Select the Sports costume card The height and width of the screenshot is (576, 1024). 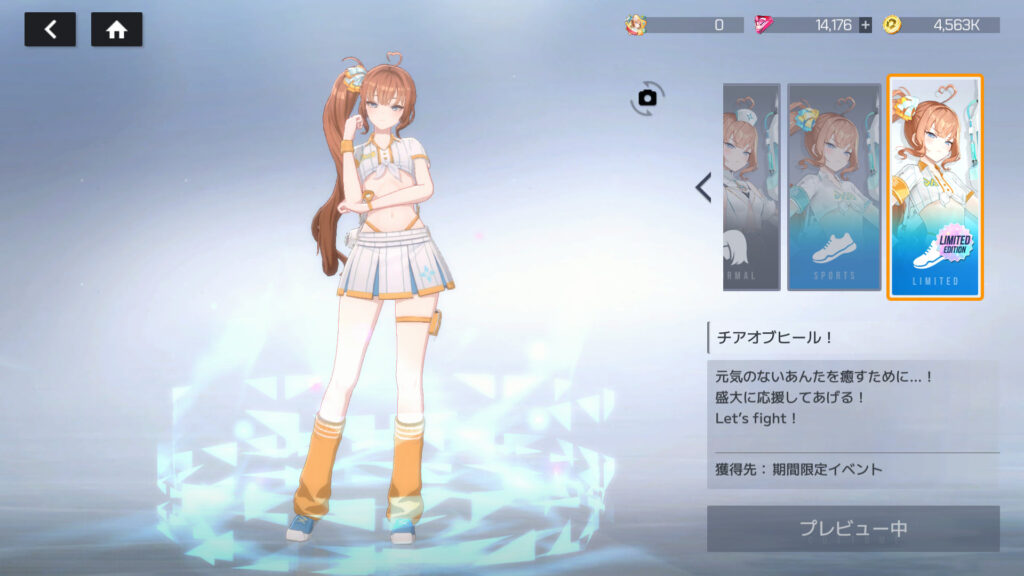point(833,187)
